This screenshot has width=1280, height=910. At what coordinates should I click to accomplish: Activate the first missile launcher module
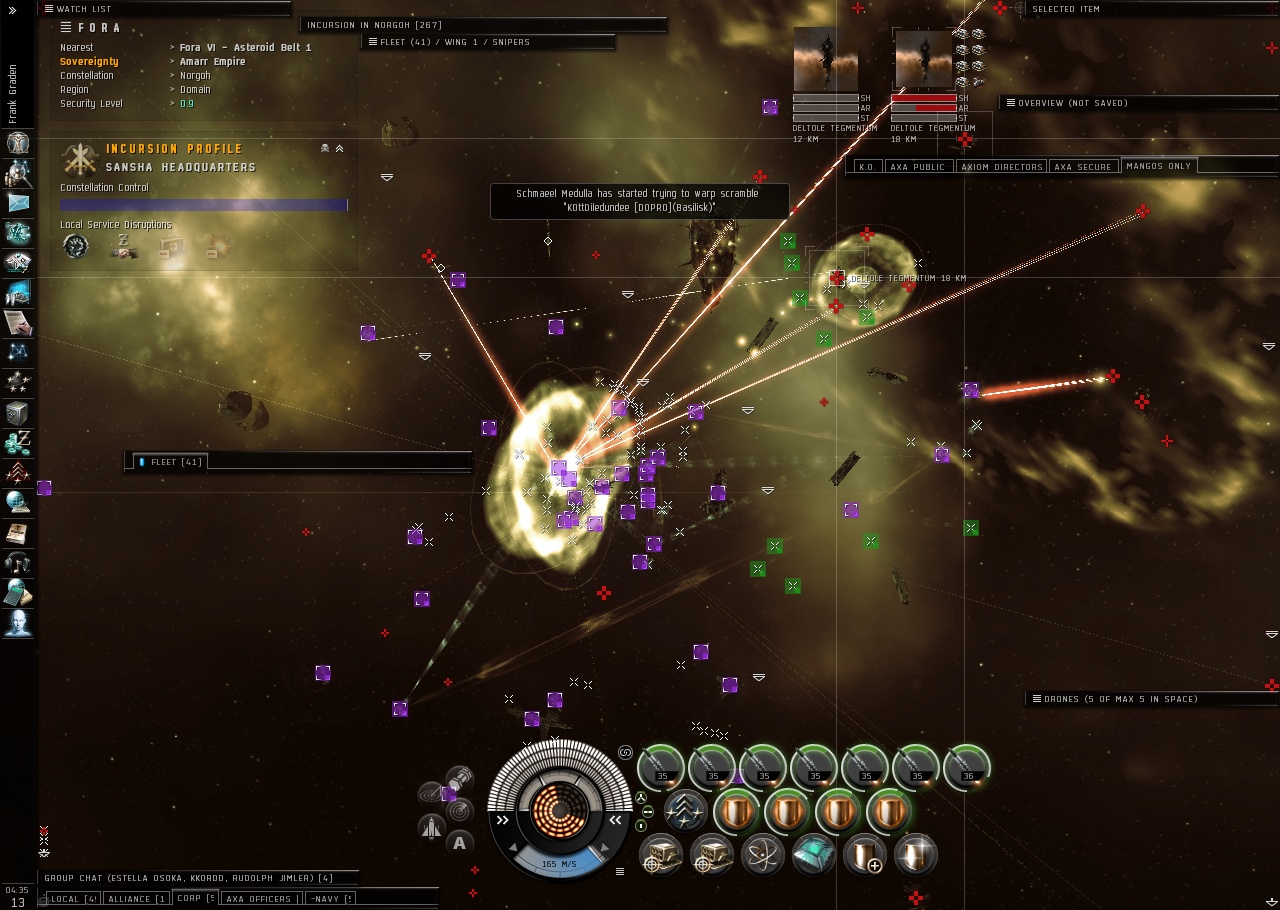pos(661,767)
